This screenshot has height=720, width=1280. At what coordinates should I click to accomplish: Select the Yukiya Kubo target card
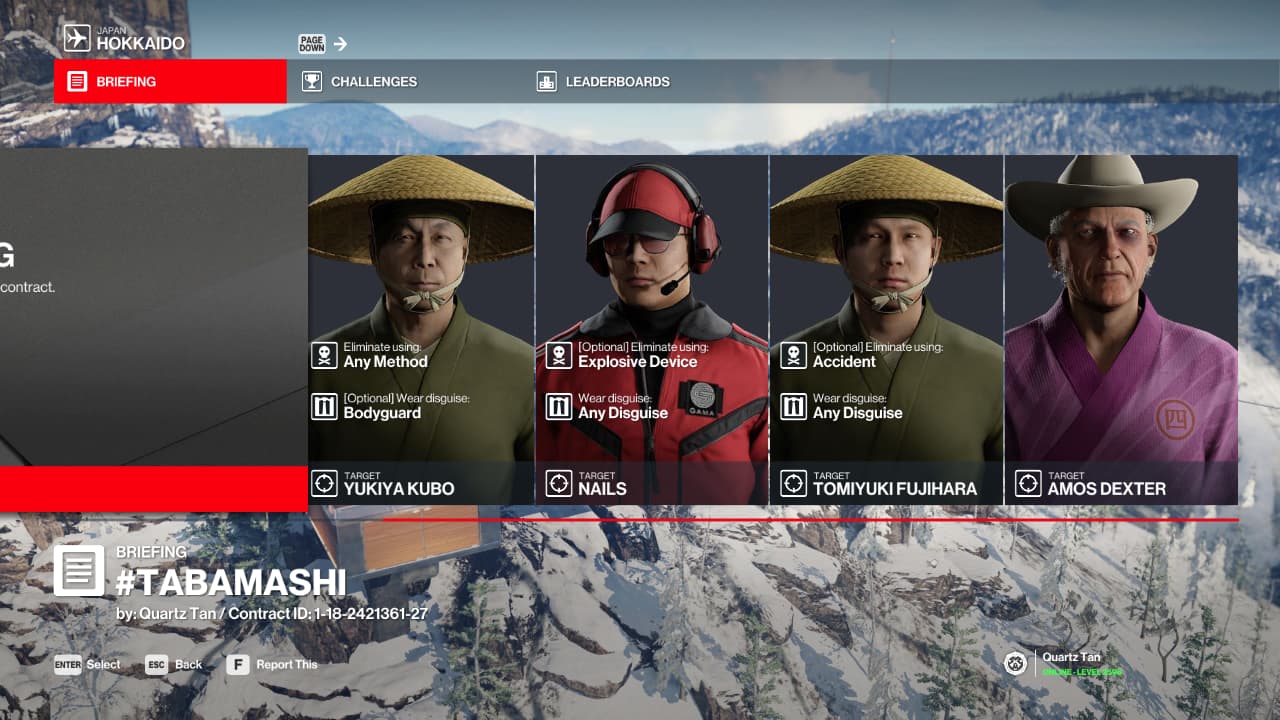click(x=421, y=330)
